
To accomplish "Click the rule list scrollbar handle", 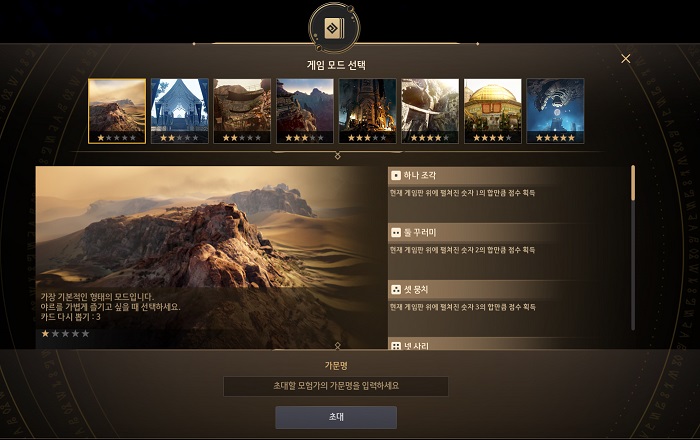I will [632, 183].
